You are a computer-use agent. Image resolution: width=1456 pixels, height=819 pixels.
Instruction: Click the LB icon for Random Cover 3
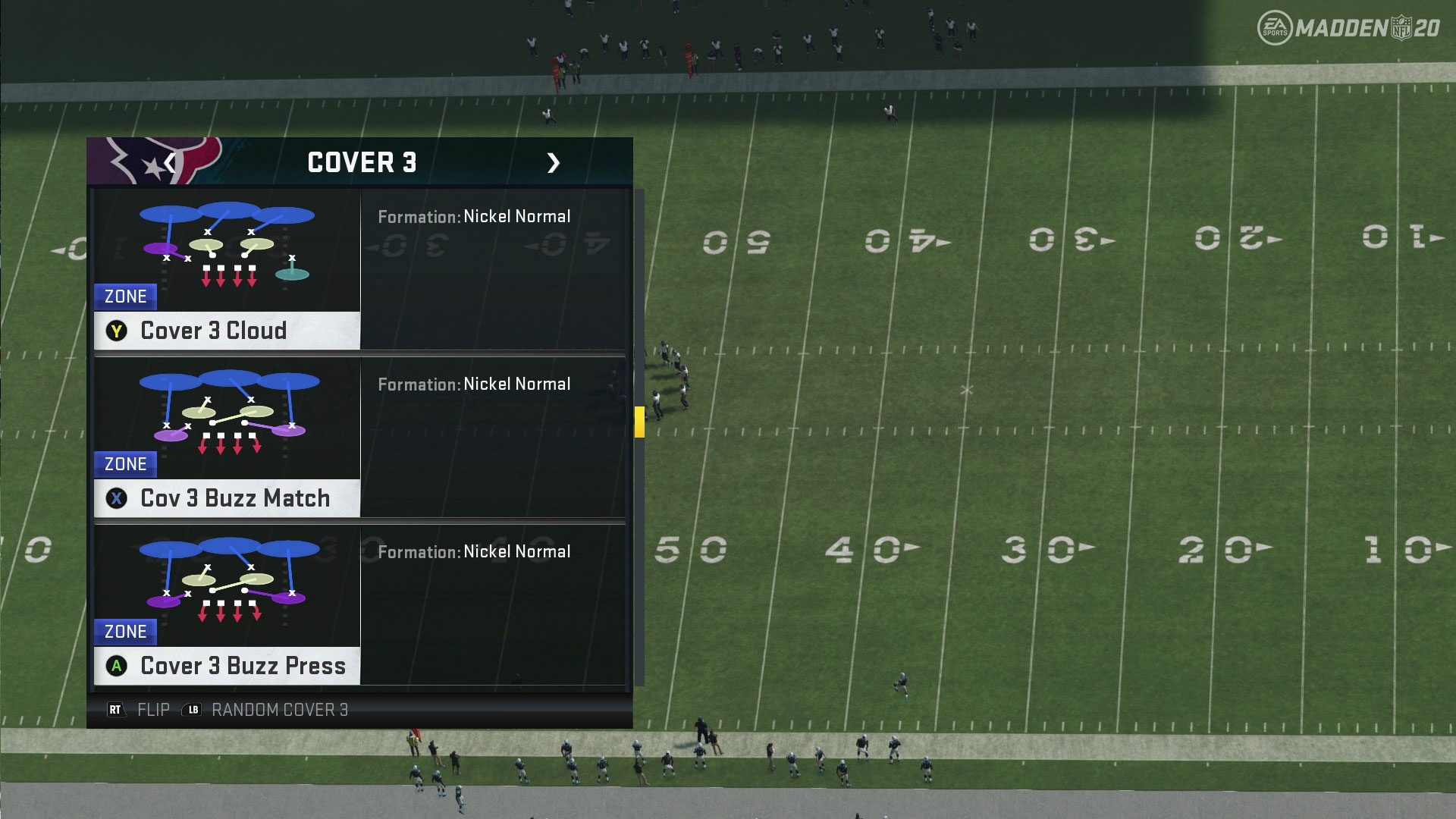[191, 711]
